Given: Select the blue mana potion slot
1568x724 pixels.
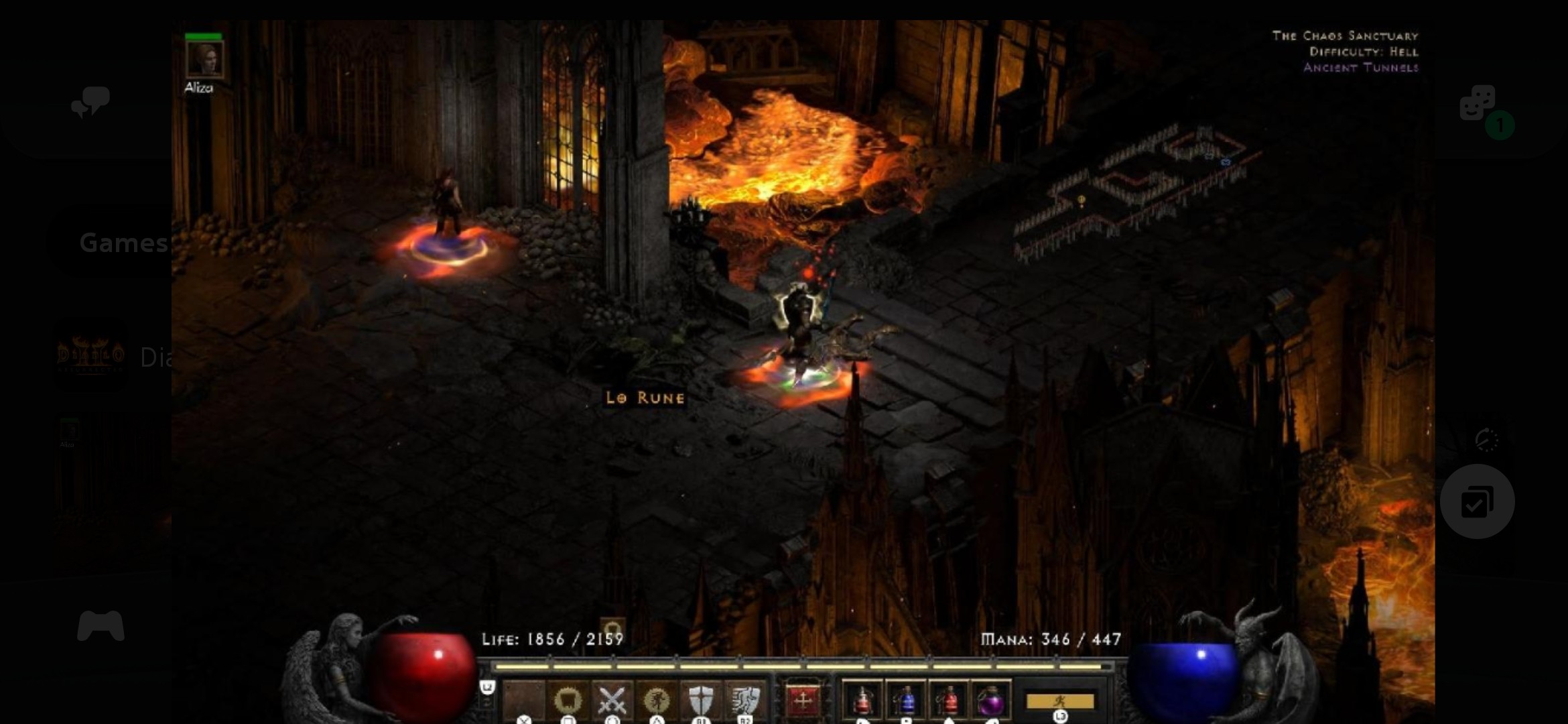Looking at the screenshot, I should 905,701.
